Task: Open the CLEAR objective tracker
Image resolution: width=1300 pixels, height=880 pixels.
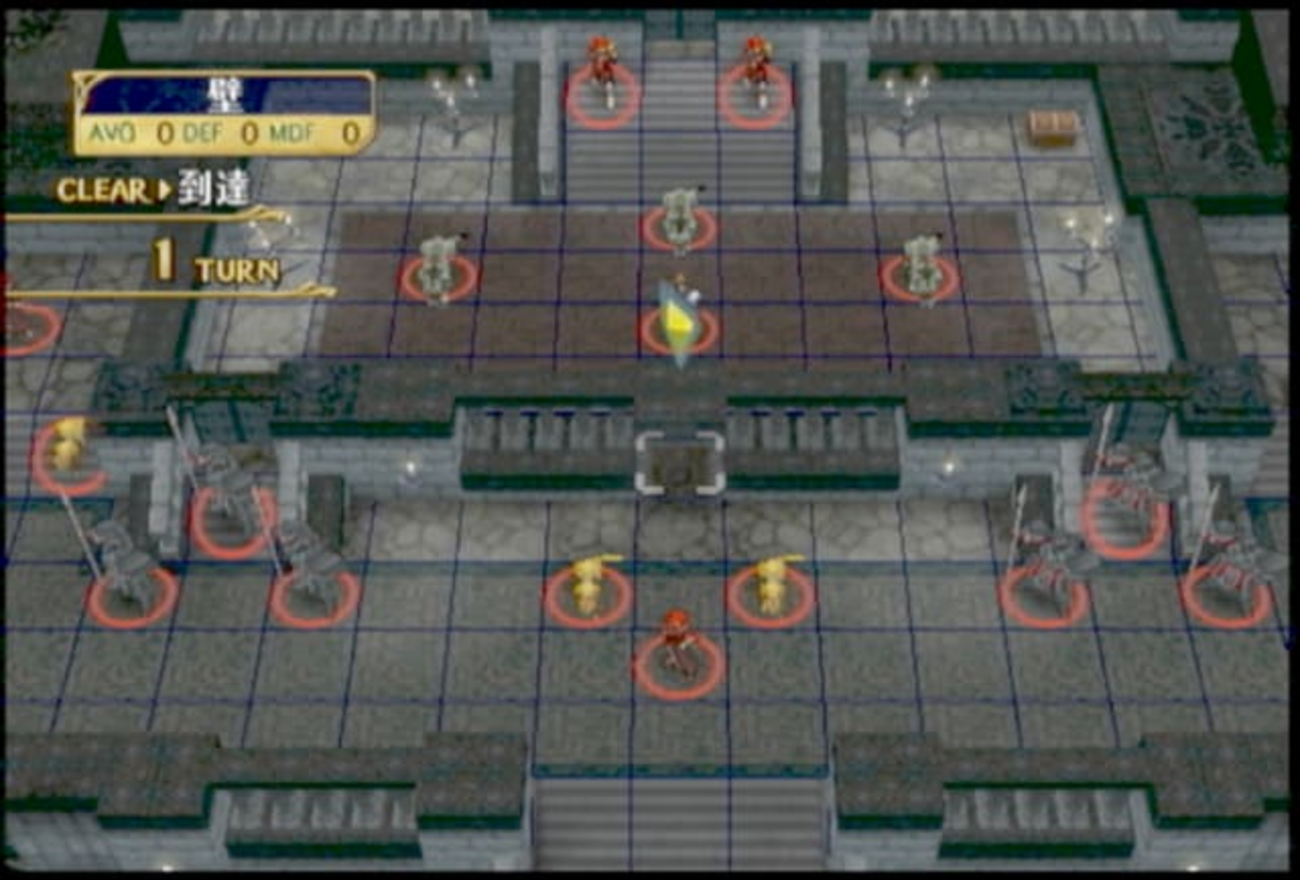Action: tap(153, 191)
